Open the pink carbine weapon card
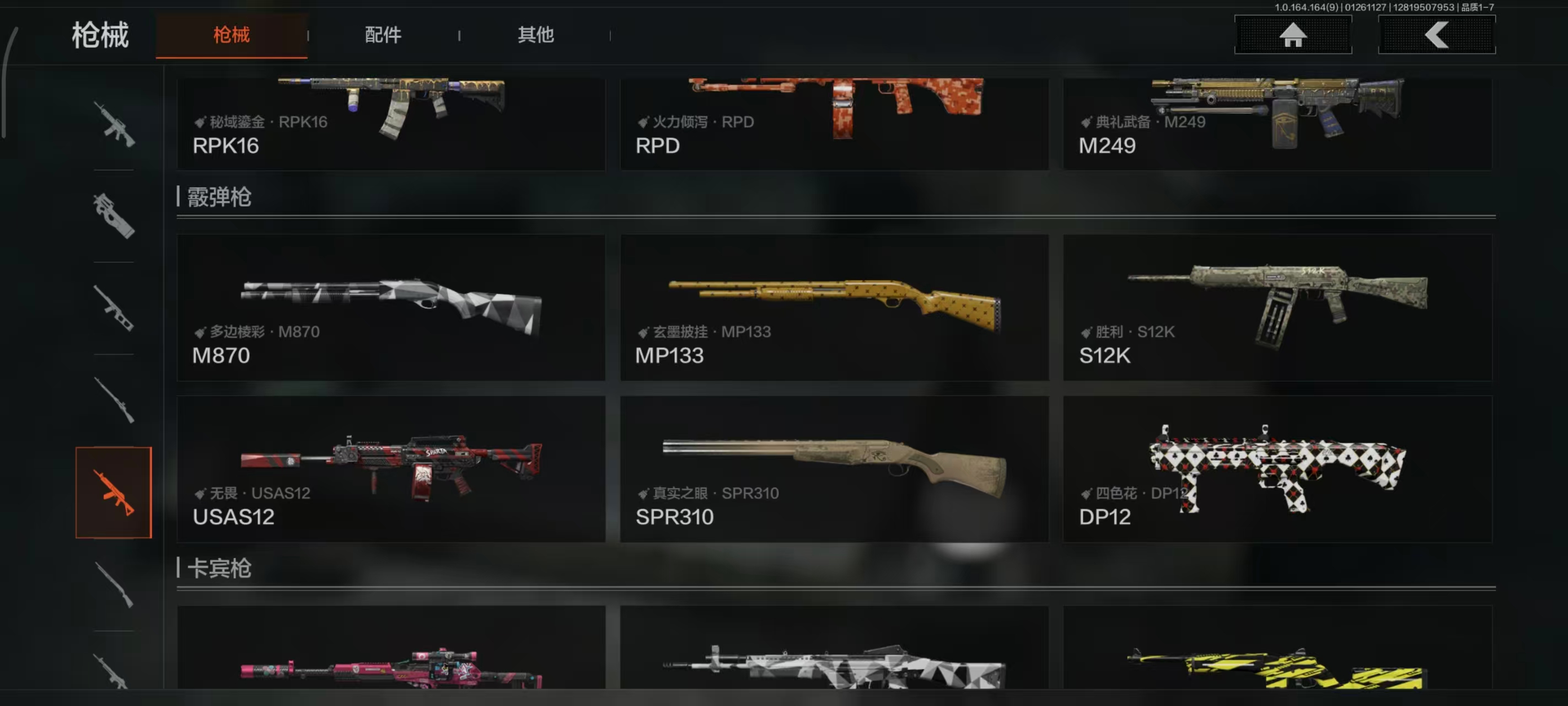This screenshot has width=1568, height=706. coord(391,649)
